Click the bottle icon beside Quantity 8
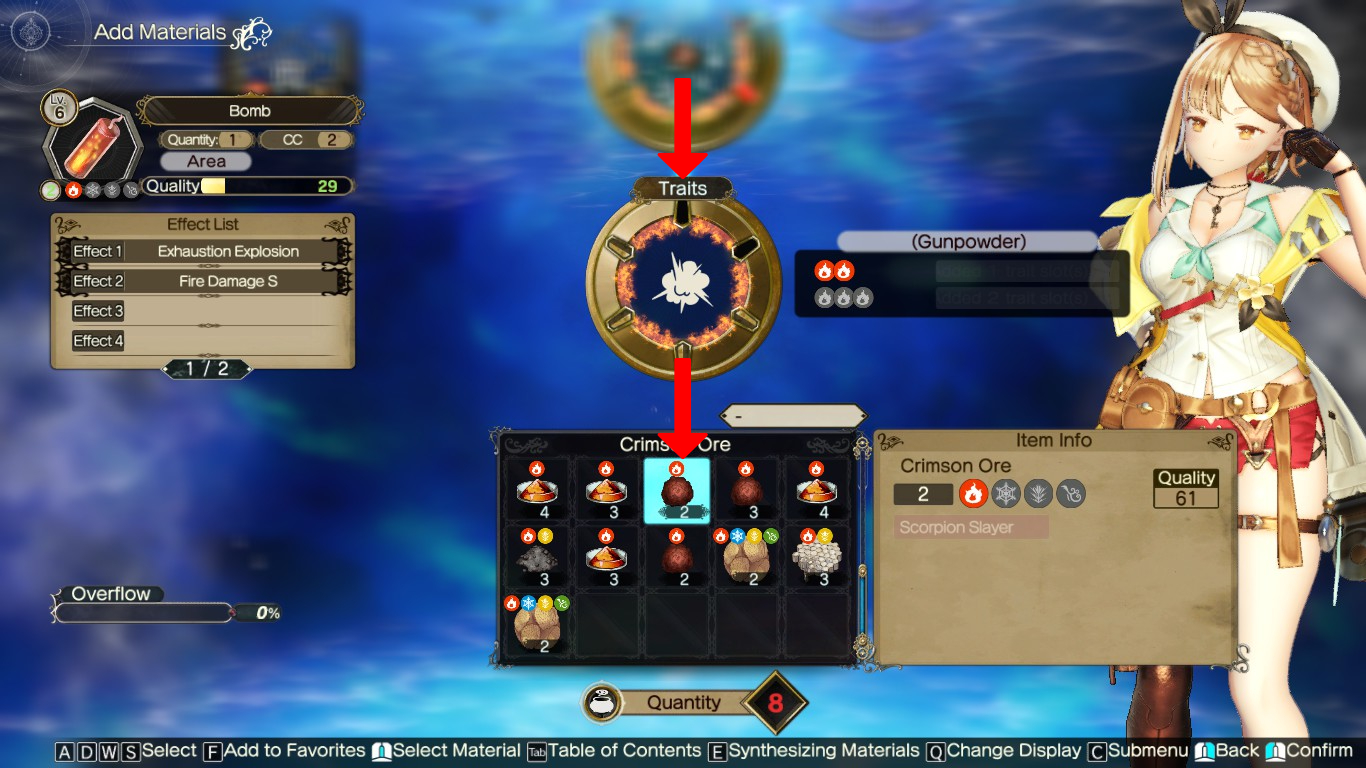The image size is (1366, 768). (601, 703)
